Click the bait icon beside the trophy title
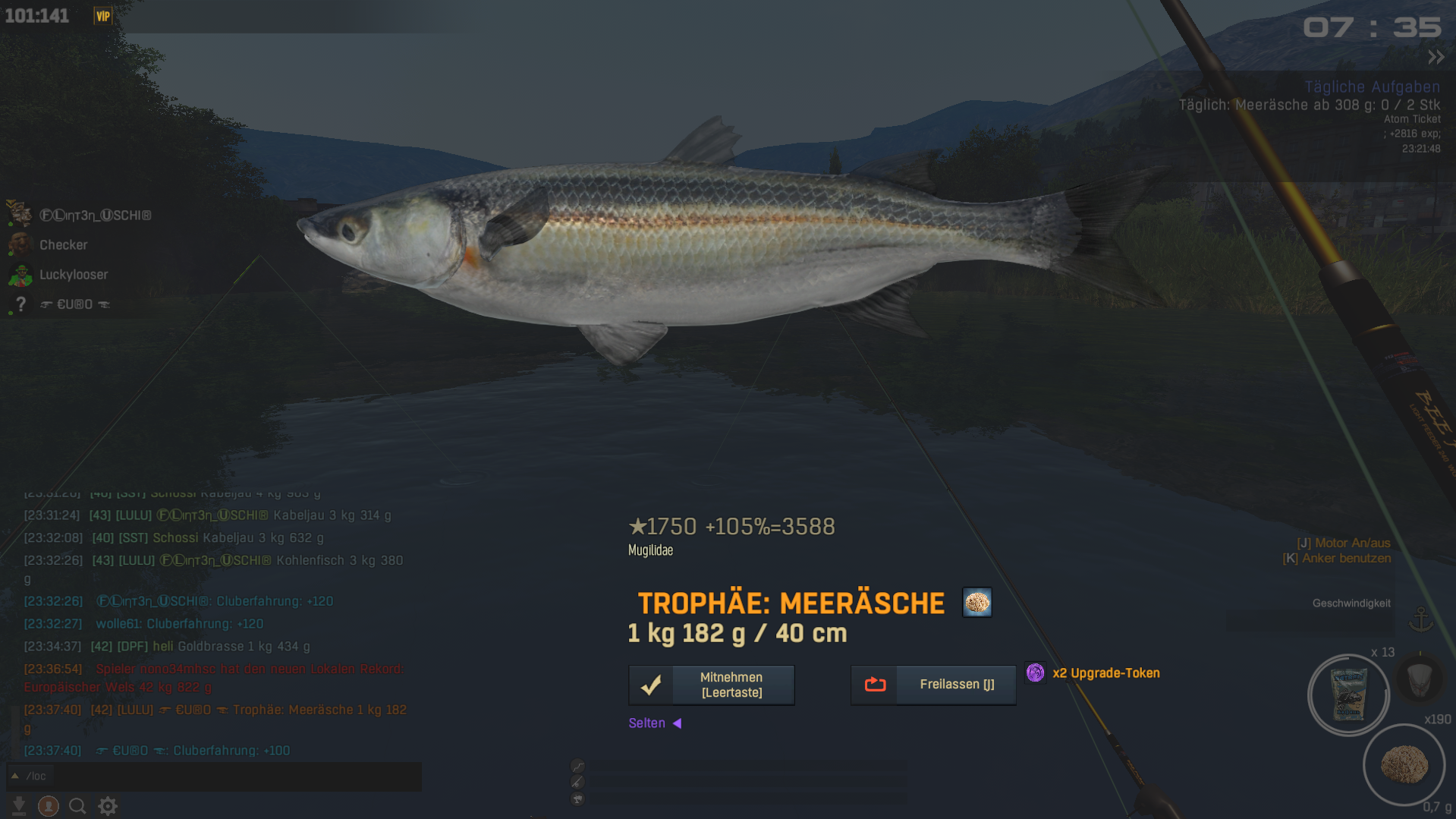This screenshot has width=1456, height=819. [x=976, y=603]
